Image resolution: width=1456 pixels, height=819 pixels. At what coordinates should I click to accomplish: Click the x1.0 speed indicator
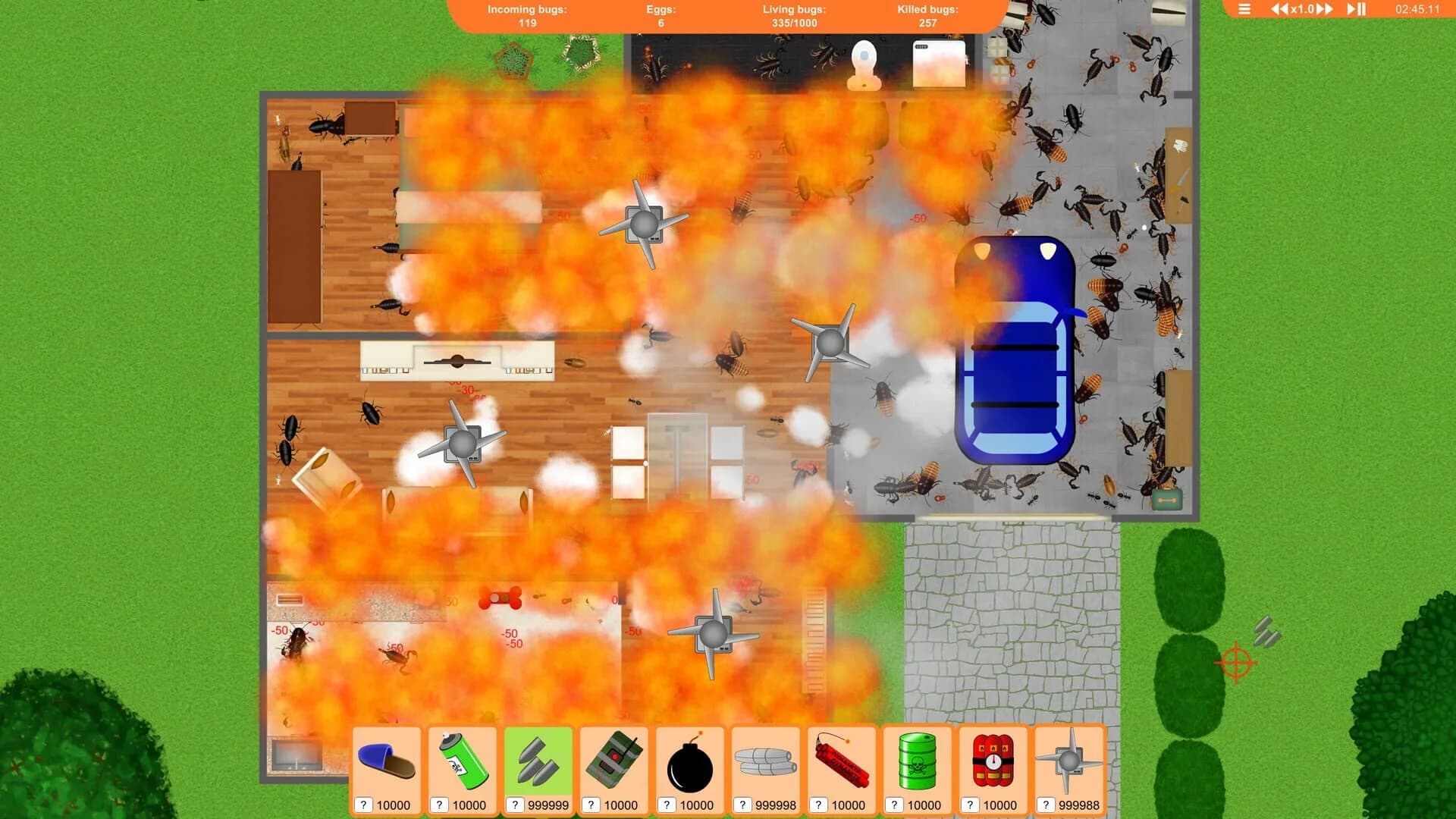click(x=1301, y=9)
